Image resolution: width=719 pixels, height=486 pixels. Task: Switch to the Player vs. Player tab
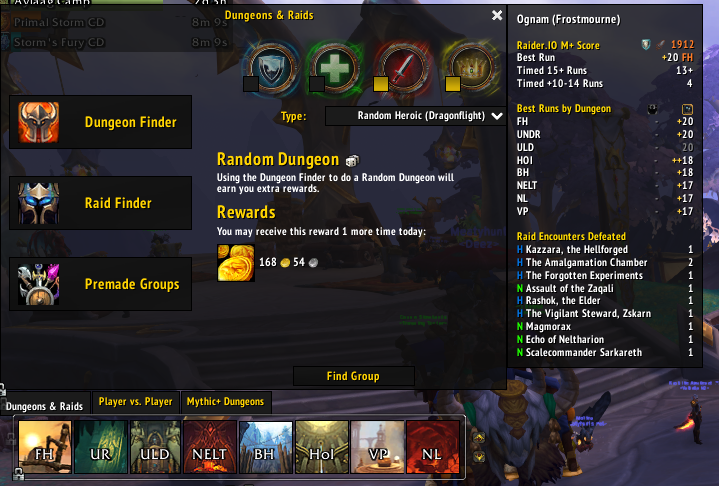pos(135,402)
